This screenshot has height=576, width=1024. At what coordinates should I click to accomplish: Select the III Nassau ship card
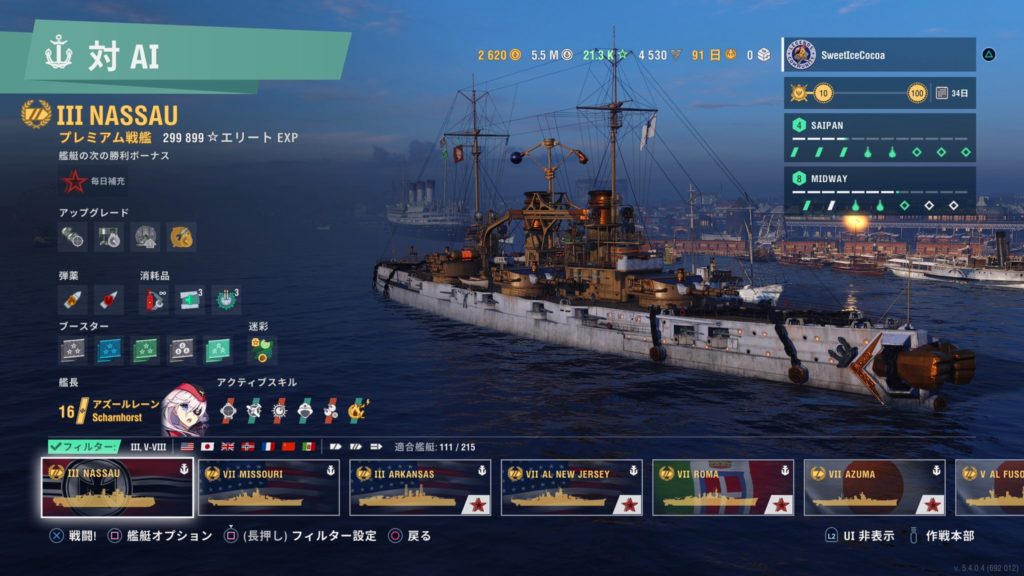(x=117, y=487)
